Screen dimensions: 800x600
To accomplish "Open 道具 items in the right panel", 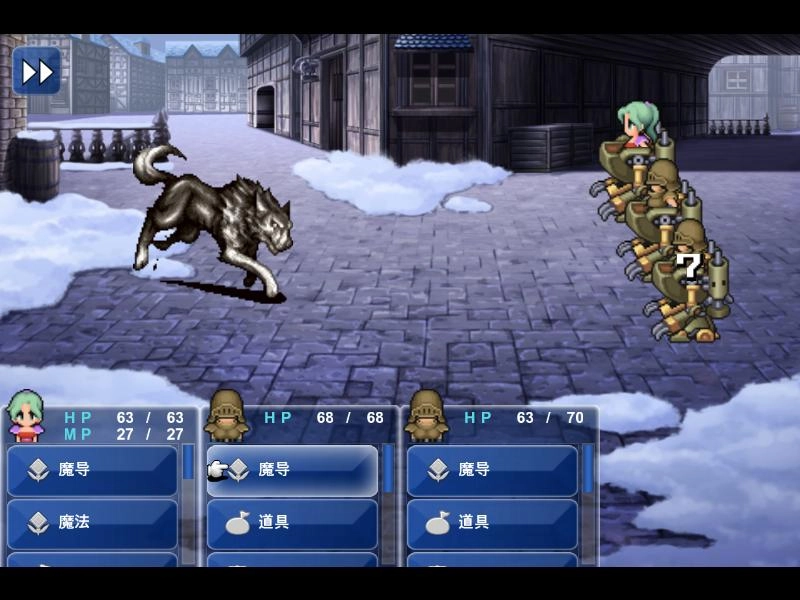I will pos(492,522).
